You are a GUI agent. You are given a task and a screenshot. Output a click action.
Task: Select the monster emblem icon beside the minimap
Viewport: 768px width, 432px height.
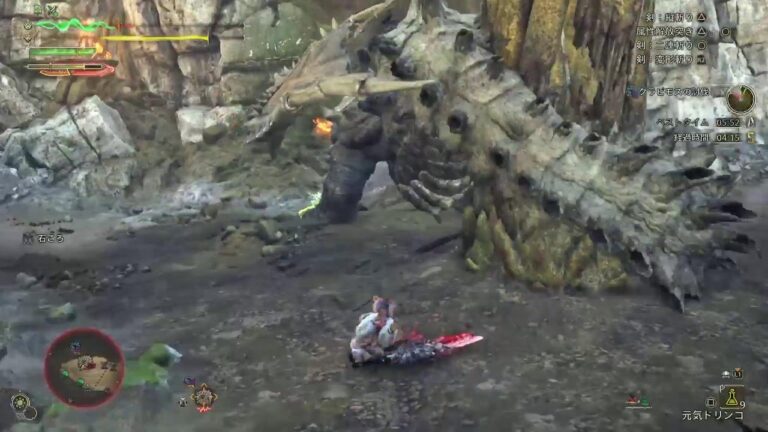(203, 397)
